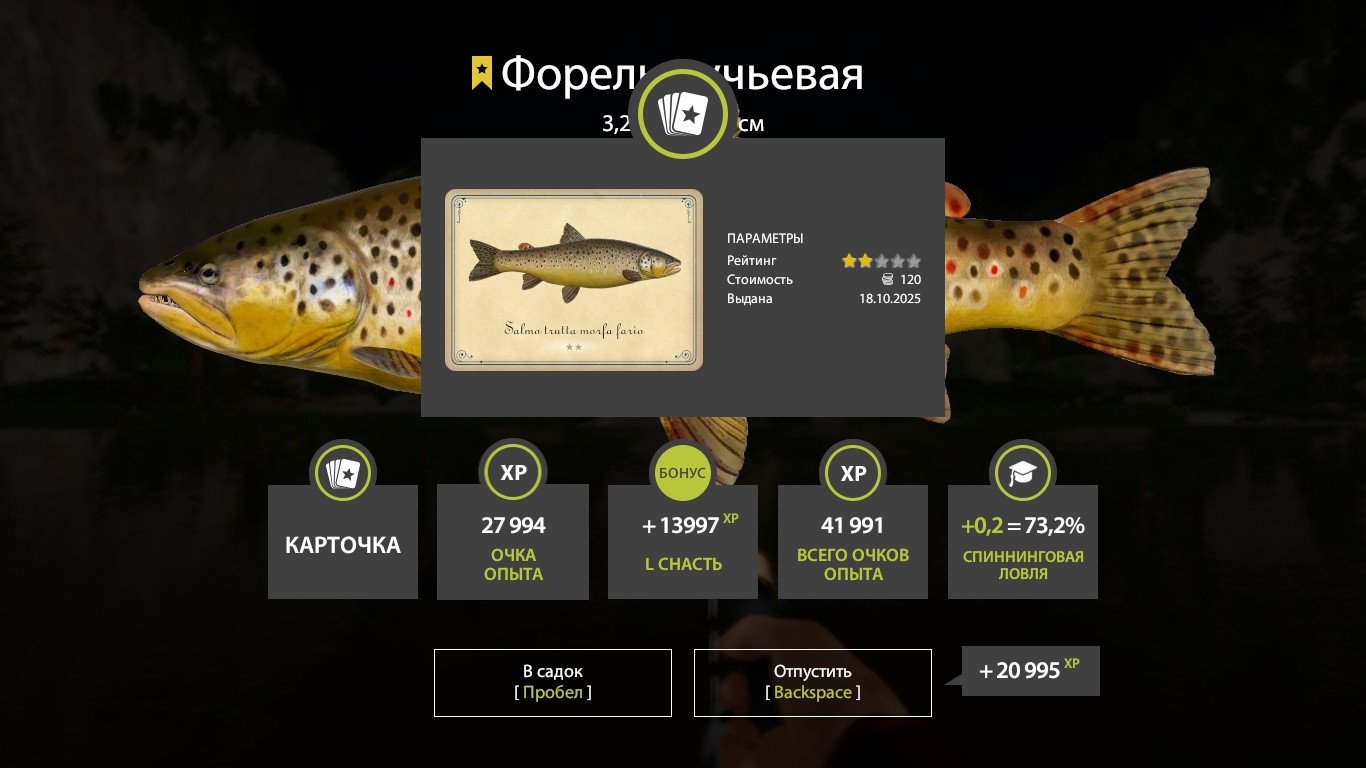The image size is (1366, 768).
Task: Select the Всего очков опыта tile
Action: click(853, 543)
